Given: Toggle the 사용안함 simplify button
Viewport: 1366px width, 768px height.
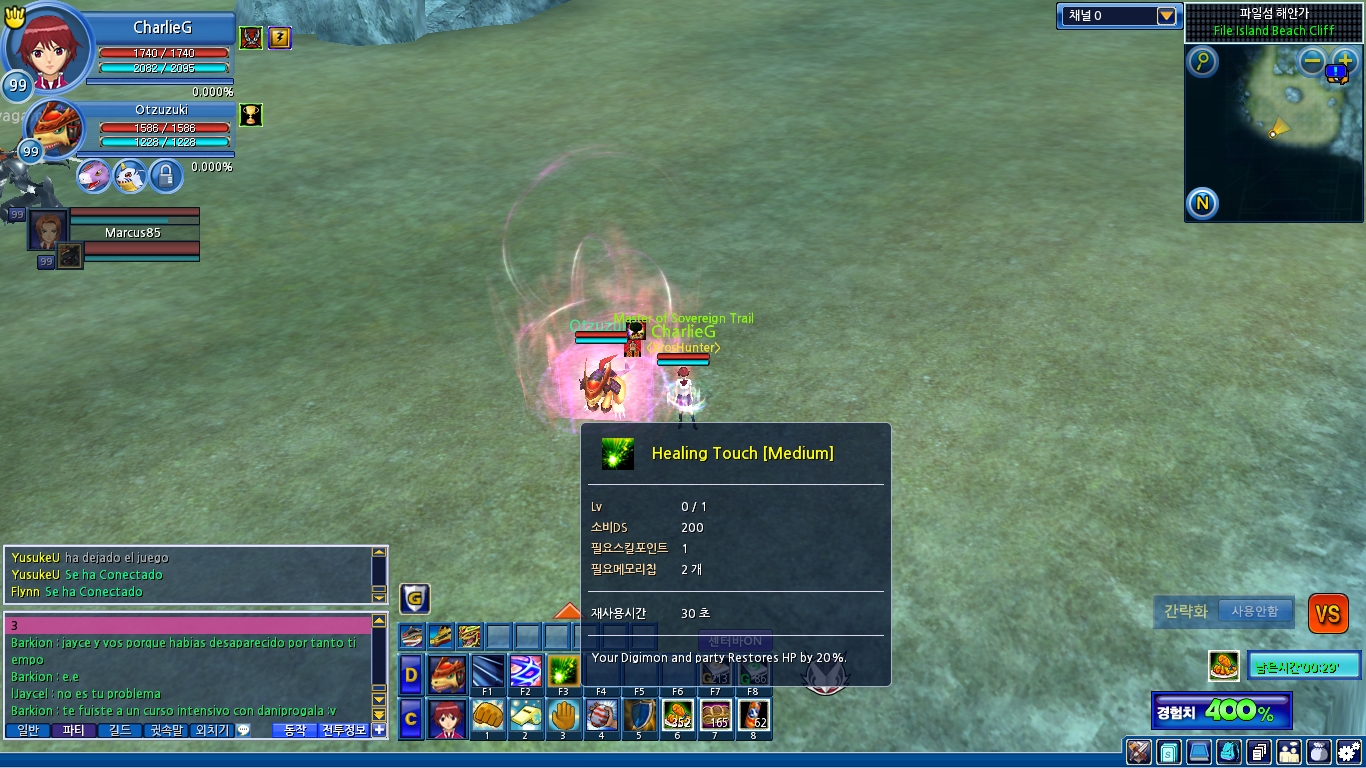Looking at the screenshot, I should (1255, 611).
